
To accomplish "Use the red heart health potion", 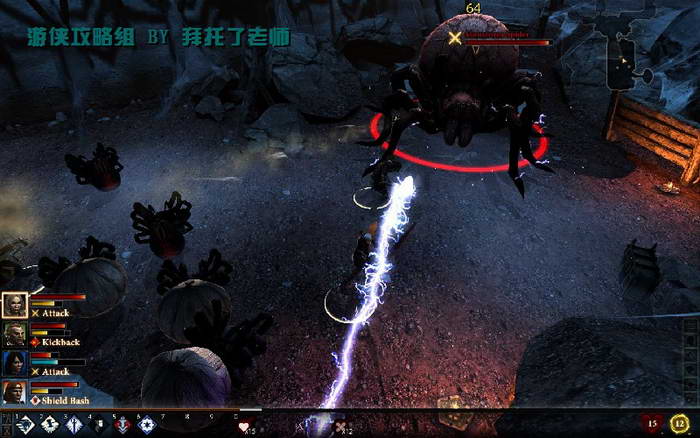I will coord(244,426).
